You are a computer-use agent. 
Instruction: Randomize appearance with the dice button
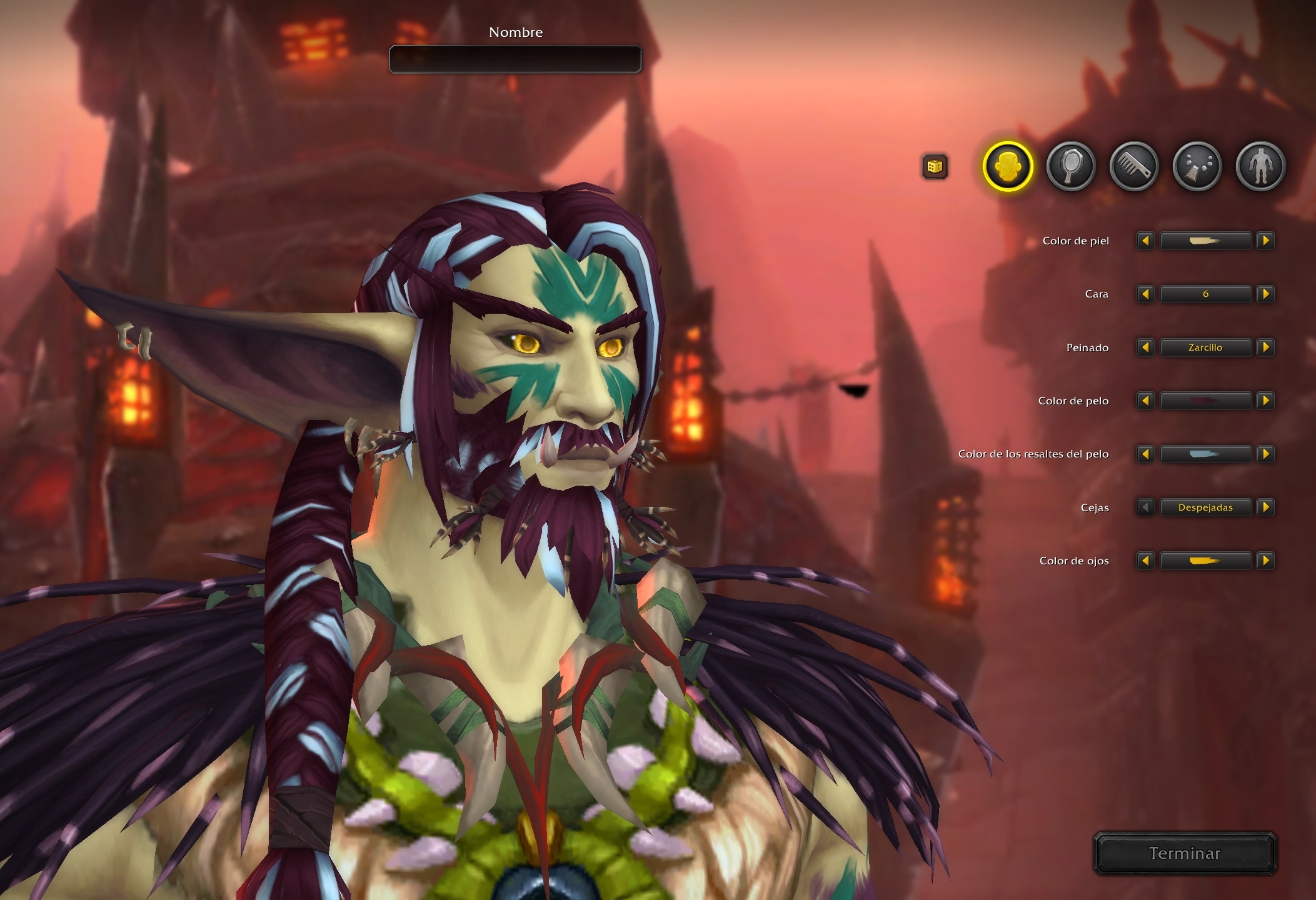click(935, 167)
